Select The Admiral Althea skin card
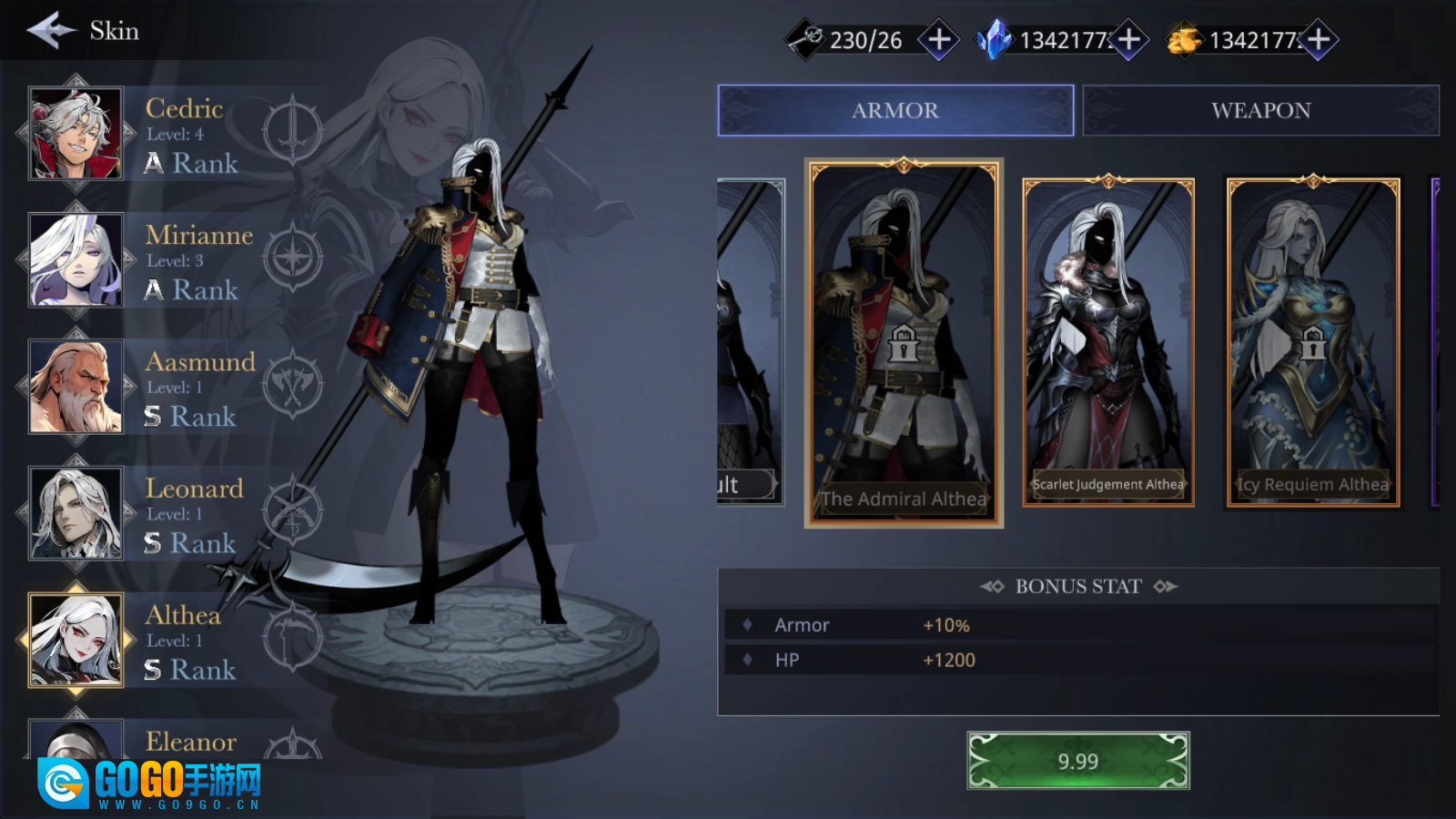 point(904,343)
